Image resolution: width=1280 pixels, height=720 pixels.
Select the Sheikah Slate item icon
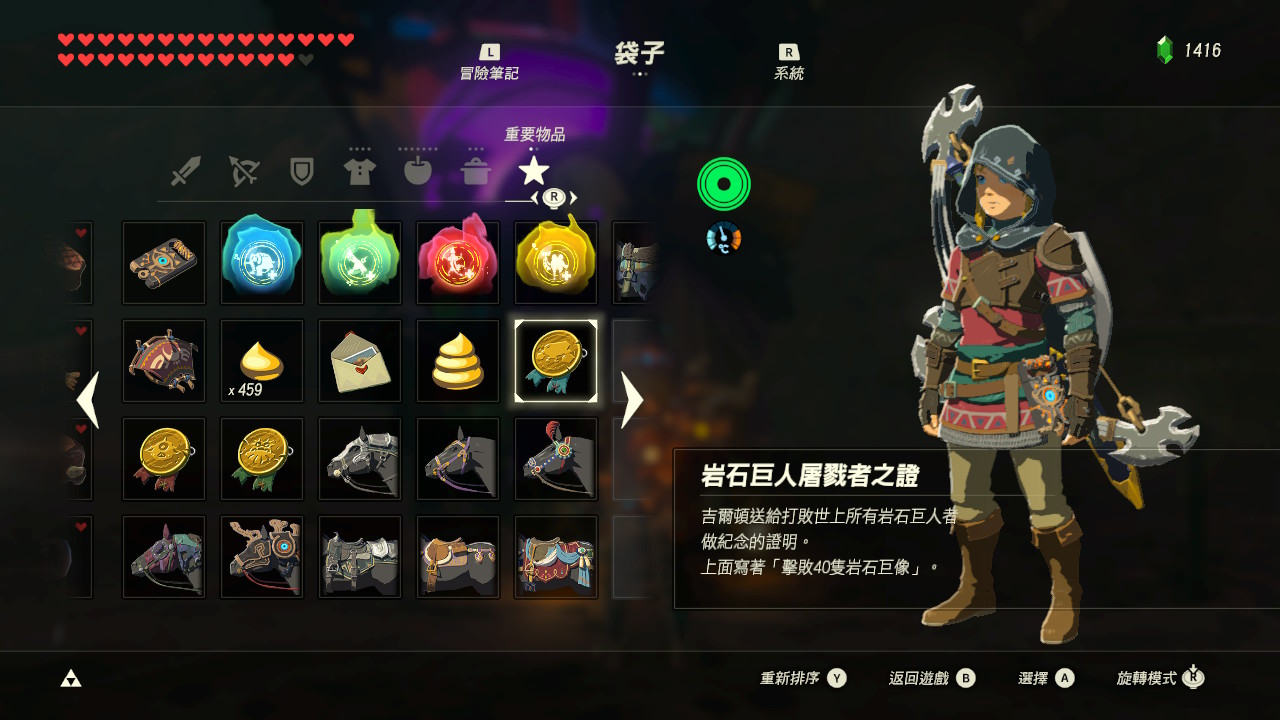[163, 262]
